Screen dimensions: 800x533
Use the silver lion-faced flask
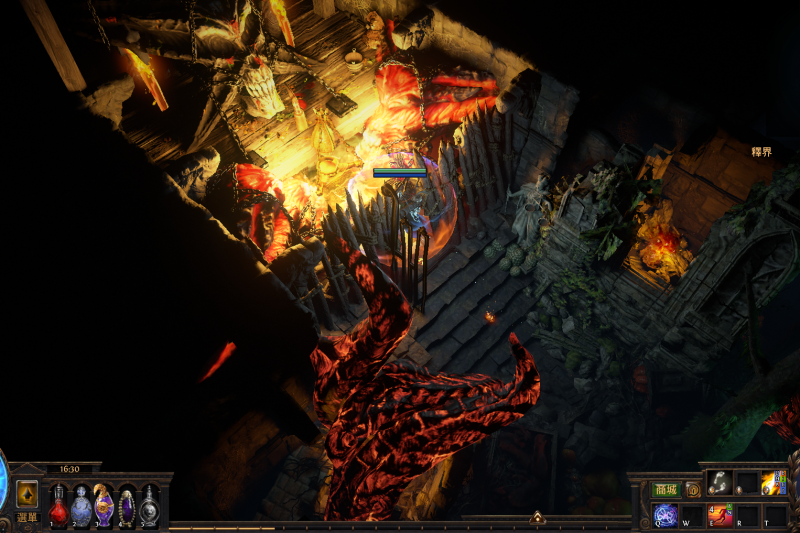(150, 507)
